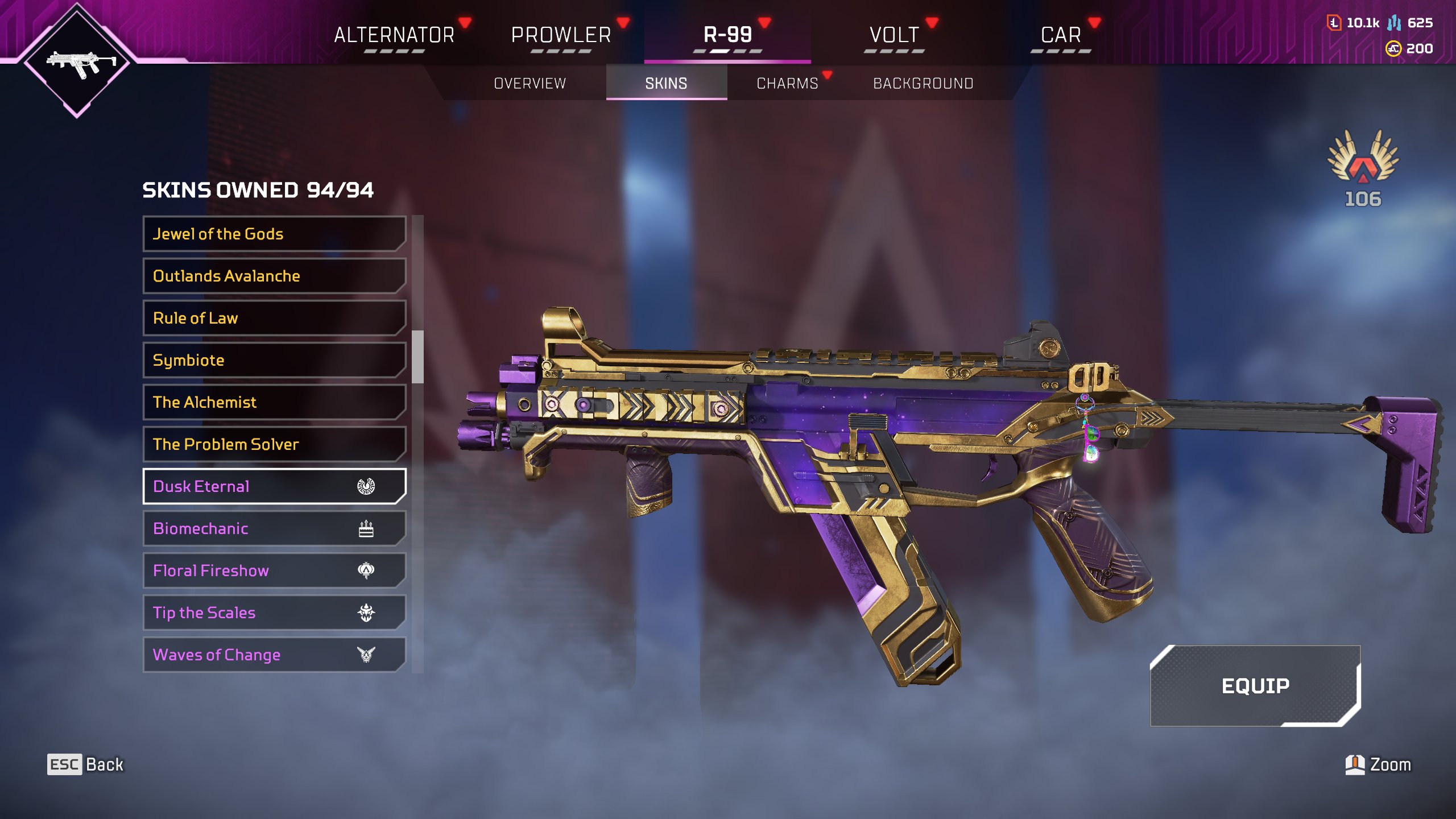Show the Charms sub-tab
1456x819 pixels.
[787, 84]
